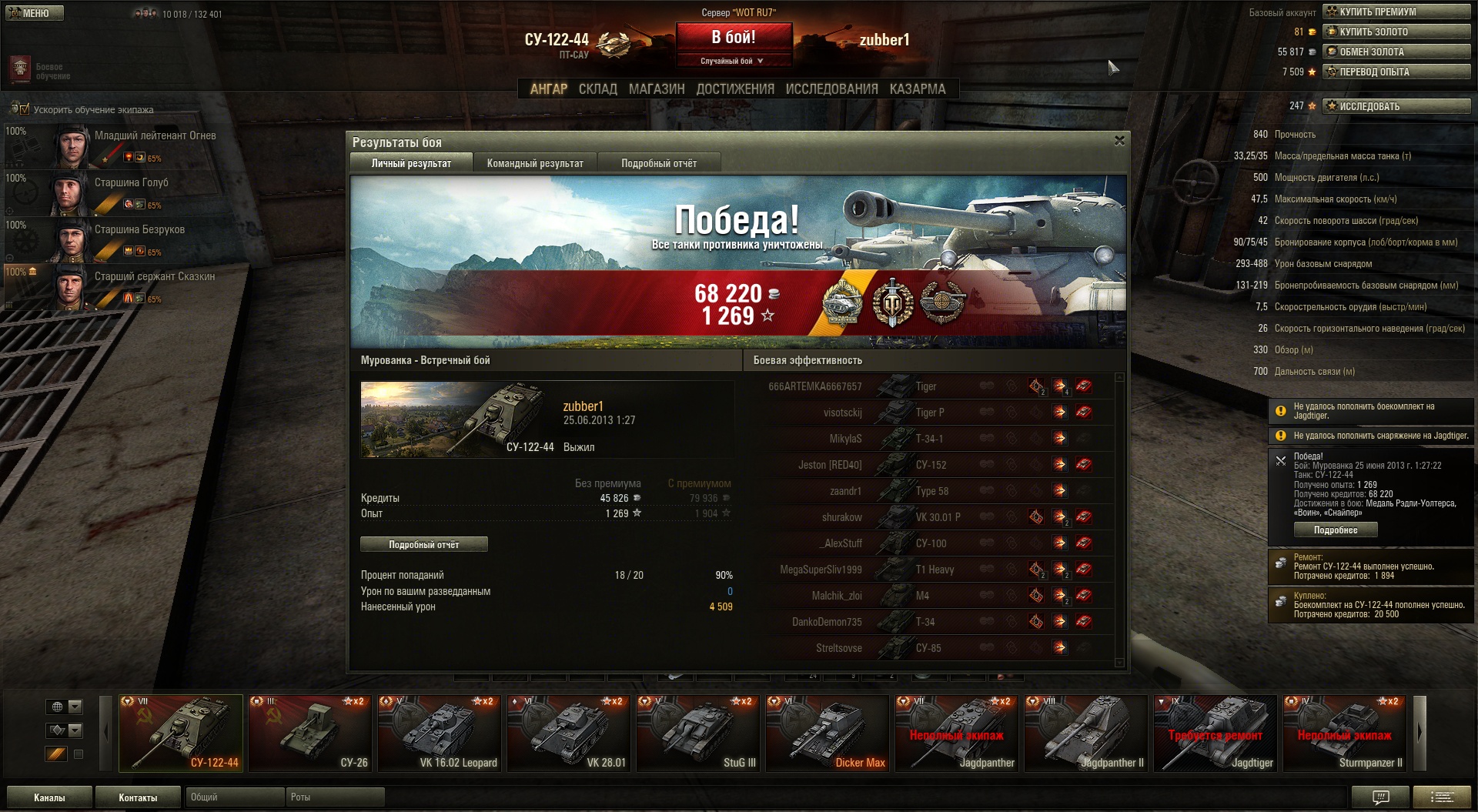Open ИССЛЕДОВАНИЯ tech tree
Screen dimensions: 1478x812
831,89
